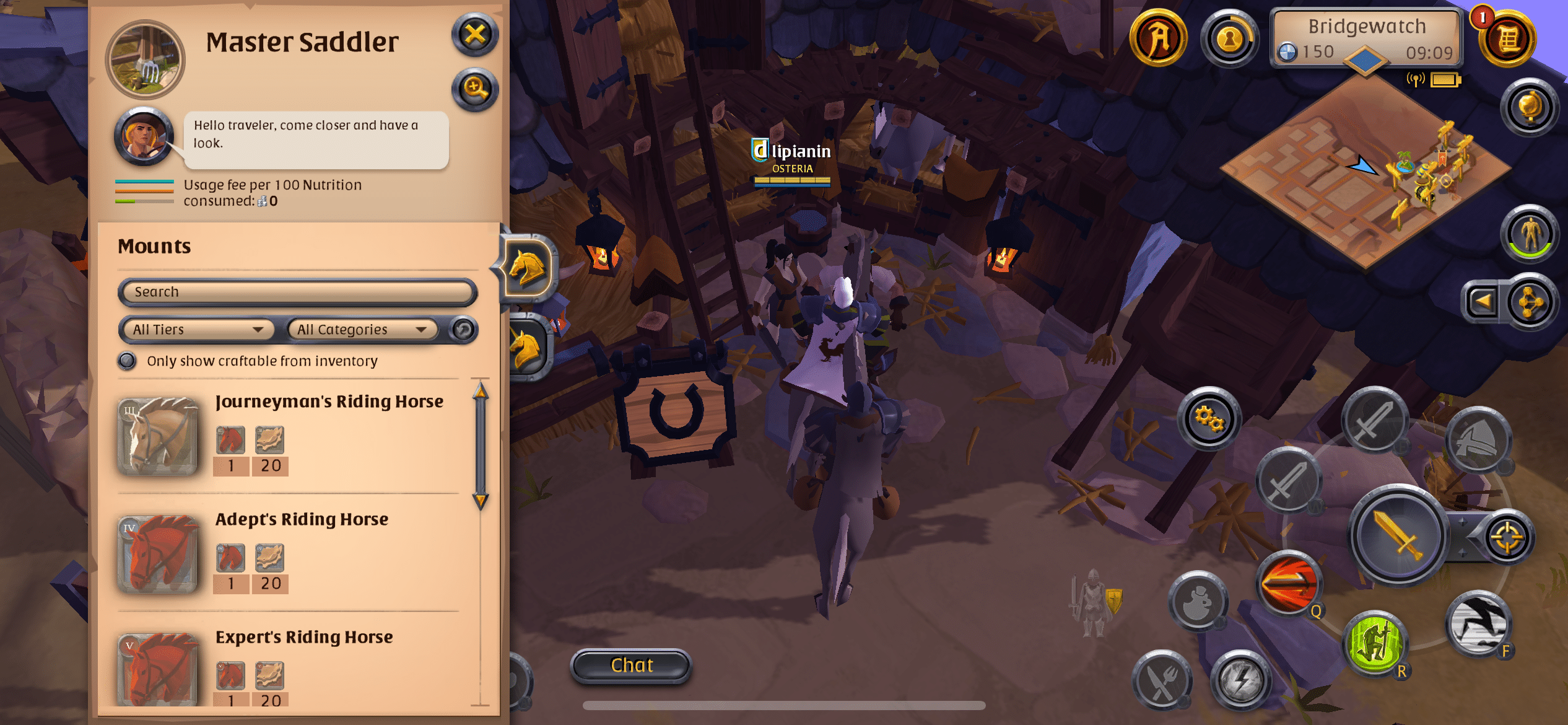
Task: Use the fork and knife food slot
Action: (x=1162, y=680)
